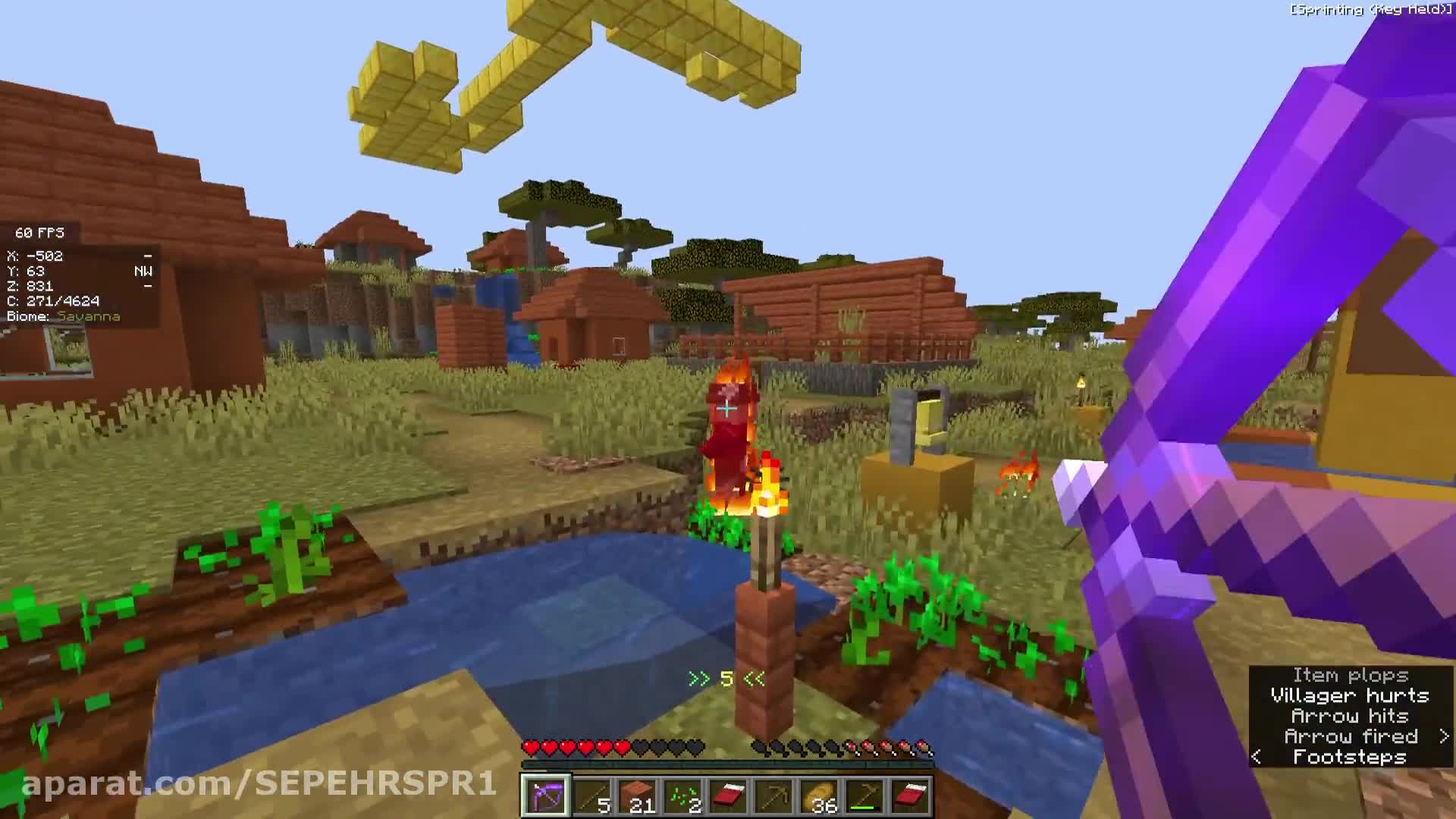Image resolution: width=1456 pixels, height=819 pixels.
Task: Switch to the wooden pickaxe slot
Action: coord(774,796)
